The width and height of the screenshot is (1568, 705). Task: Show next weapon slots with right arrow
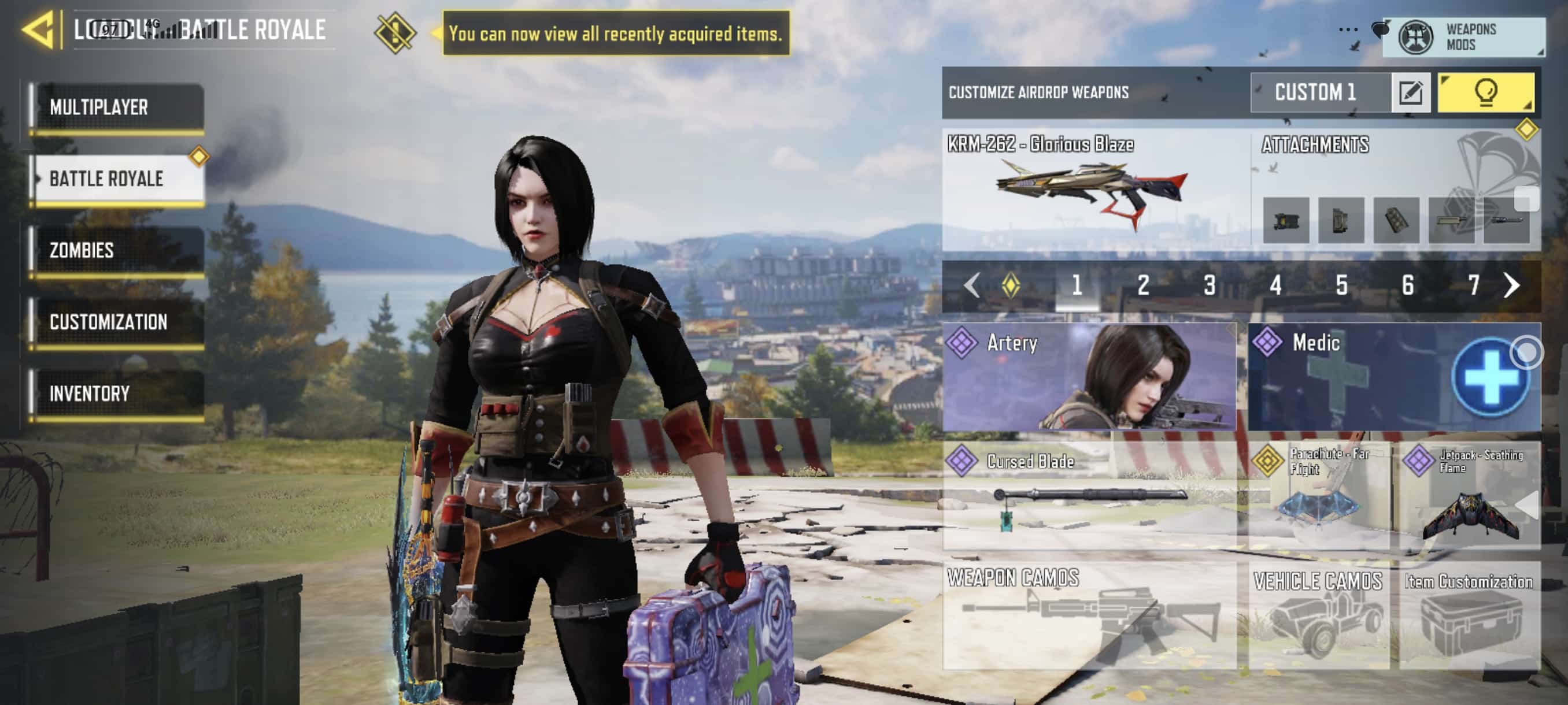coord(1511,285)
